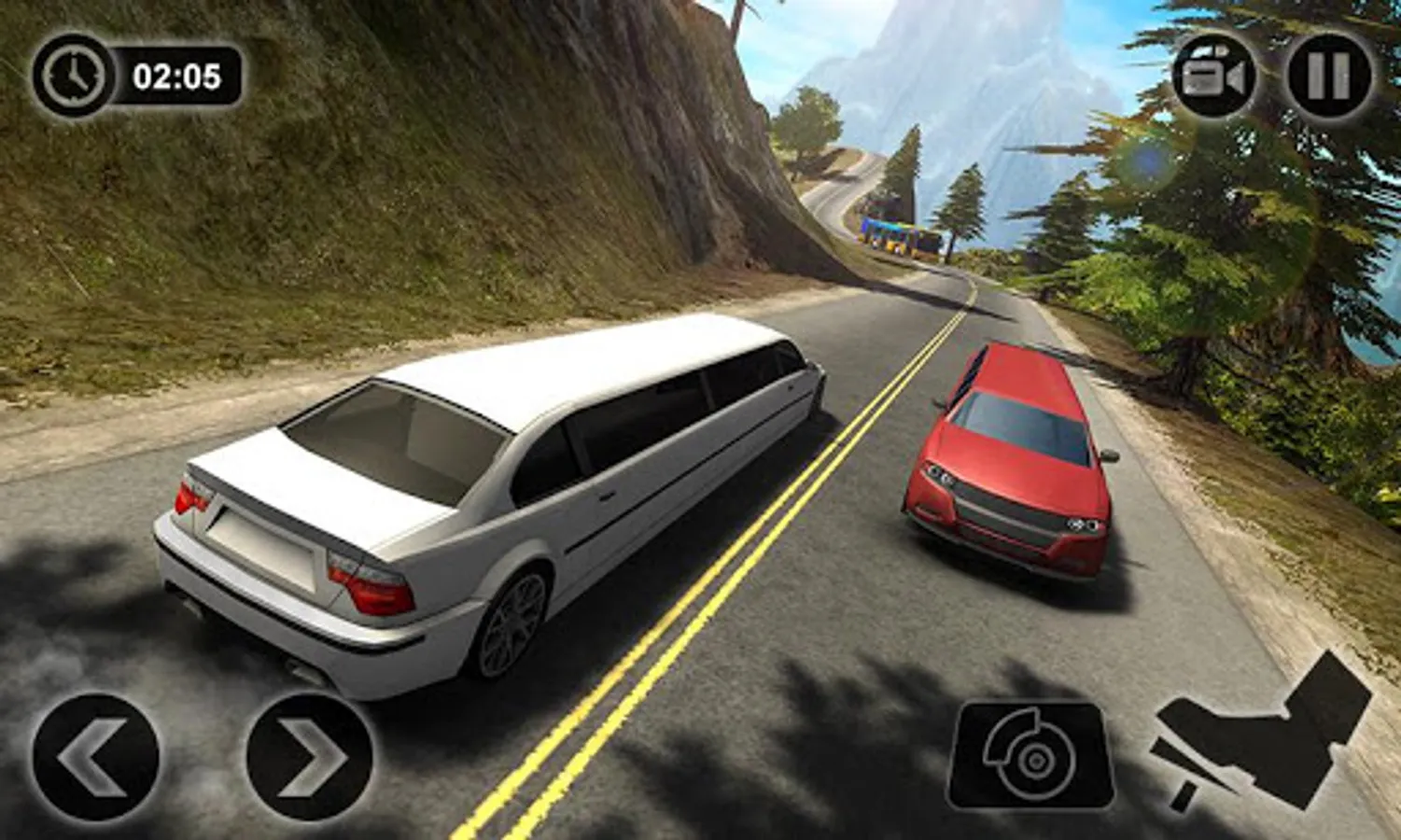Image resolution: width=1401 pixels, height=840 pixels.
Task: Tap the brake pedal
Action: 1032,757
